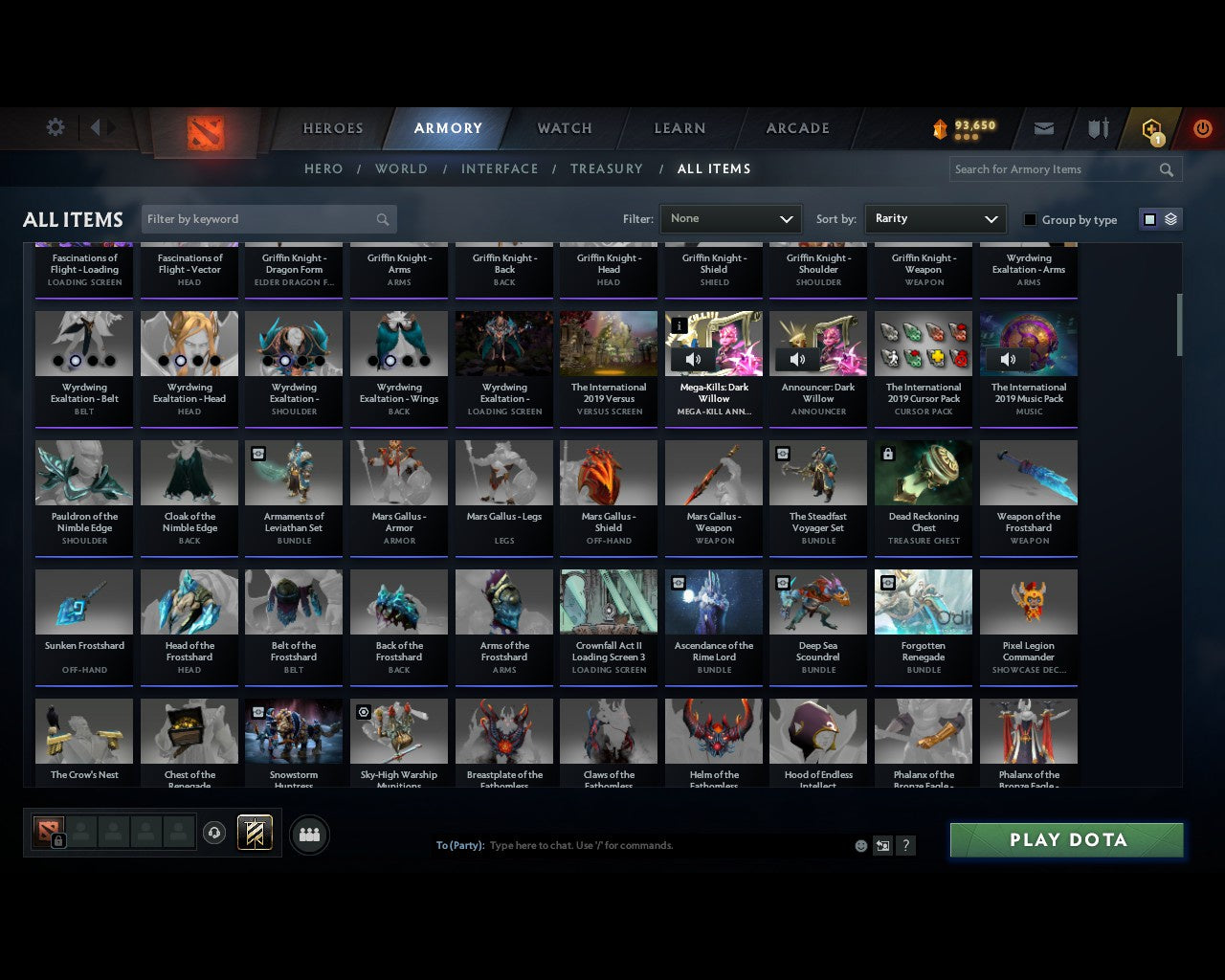Enable the Group by type checkbox

coord(1030,219)
